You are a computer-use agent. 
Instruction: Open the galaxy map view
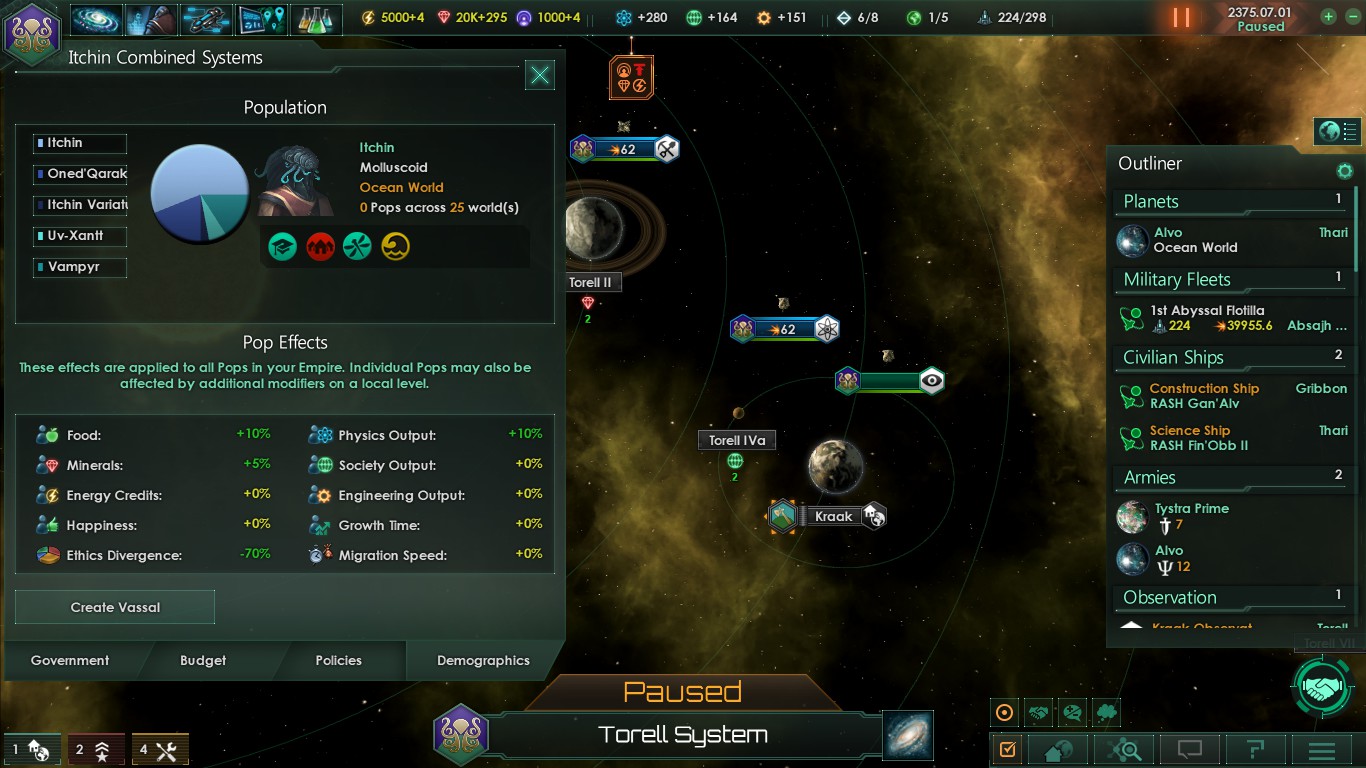(908, 735)
